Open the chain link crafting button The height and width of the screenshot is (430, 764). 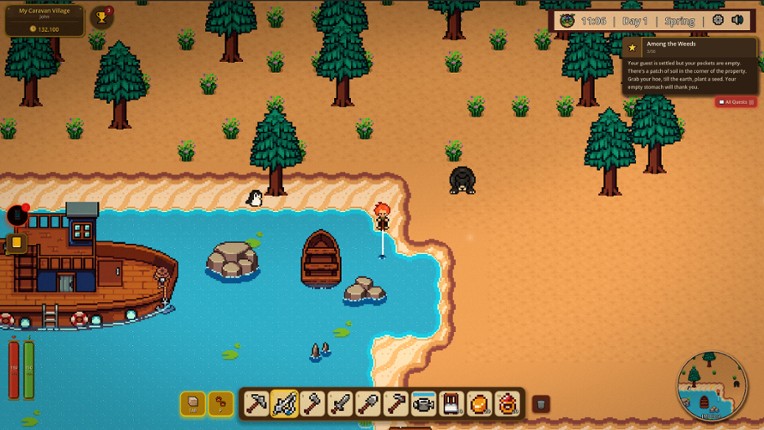[x=220, y=403]
